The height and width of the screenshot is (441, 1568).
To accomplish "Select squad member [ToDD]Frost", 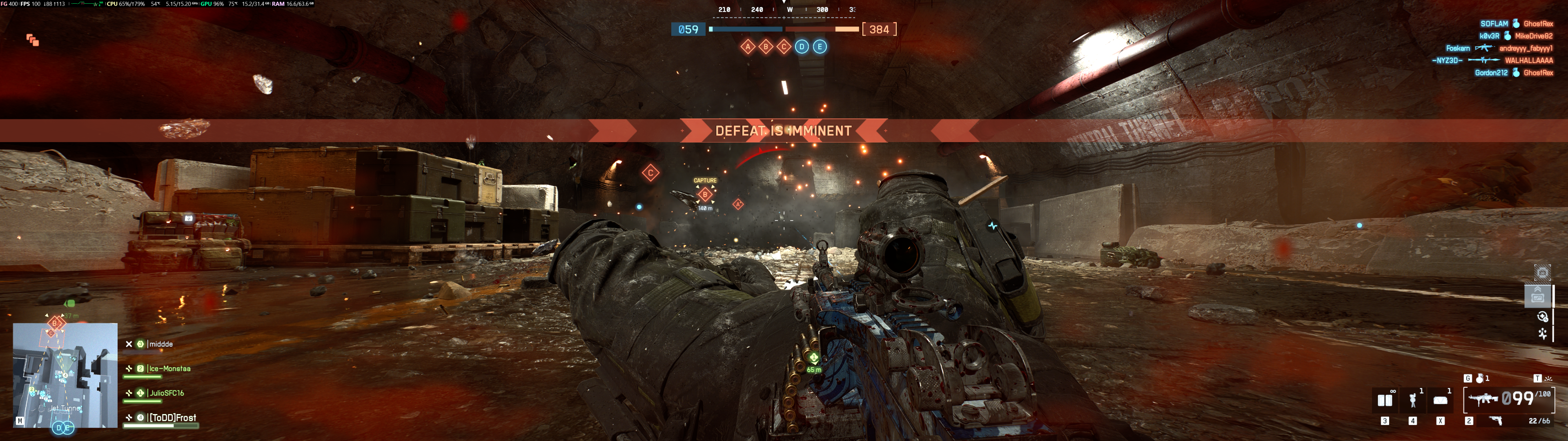I will pyautogui.click(x=172, y=417).
